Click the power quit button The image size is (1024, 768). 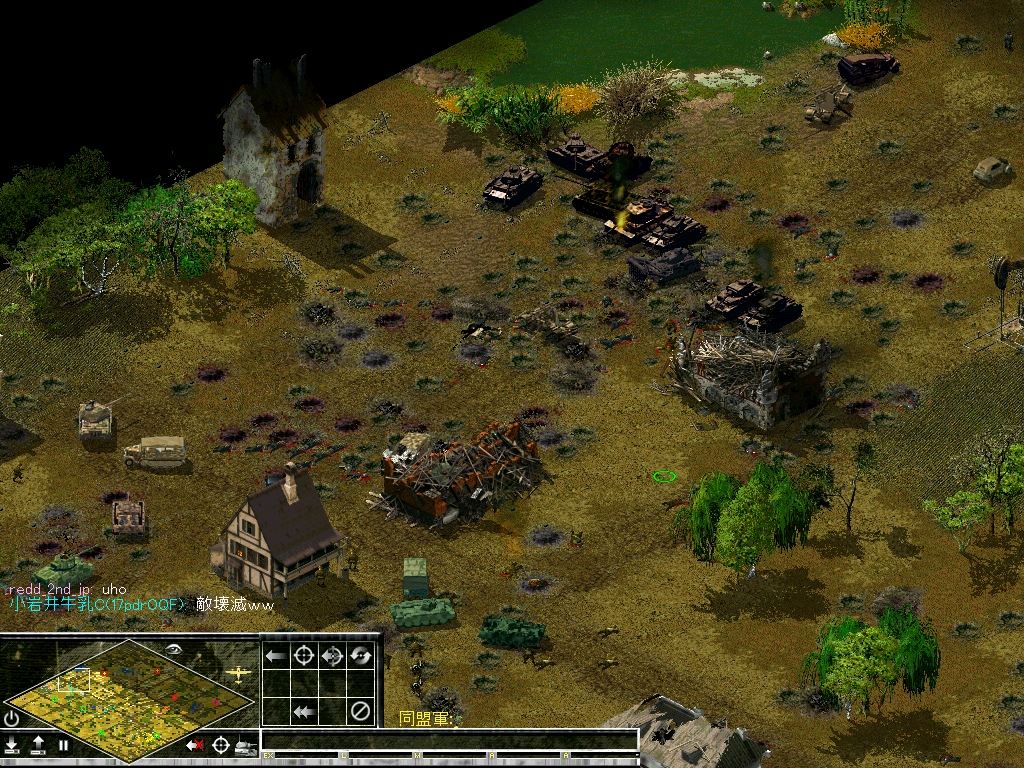pos(12,718)
